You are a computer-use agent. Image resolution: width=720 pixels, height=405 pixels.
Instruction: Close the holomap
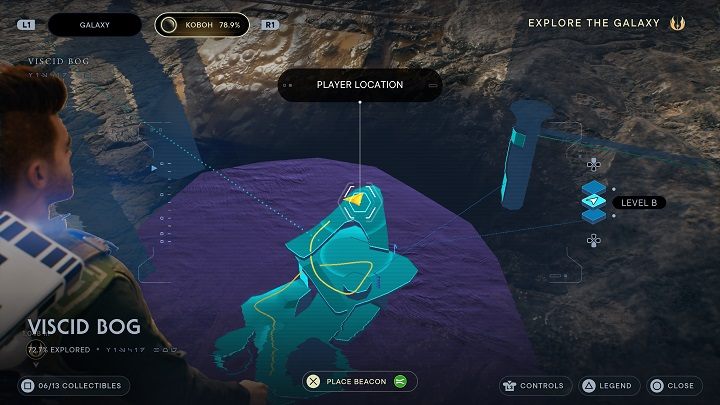(x=672, y=385)
